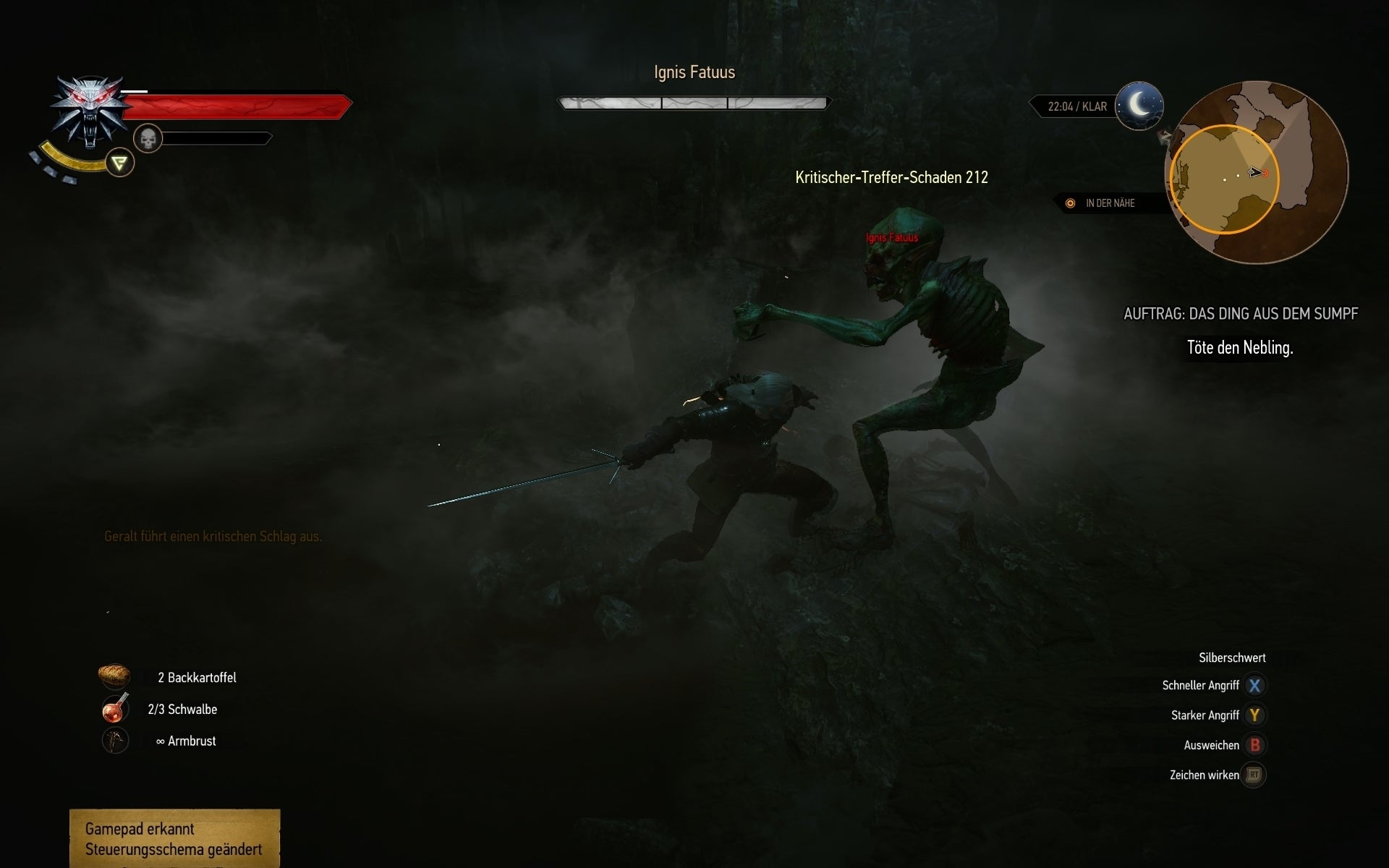Toggle the IN DER NÄHE quest tracker
1389x868 pixels.
(x=1110, y=203)
